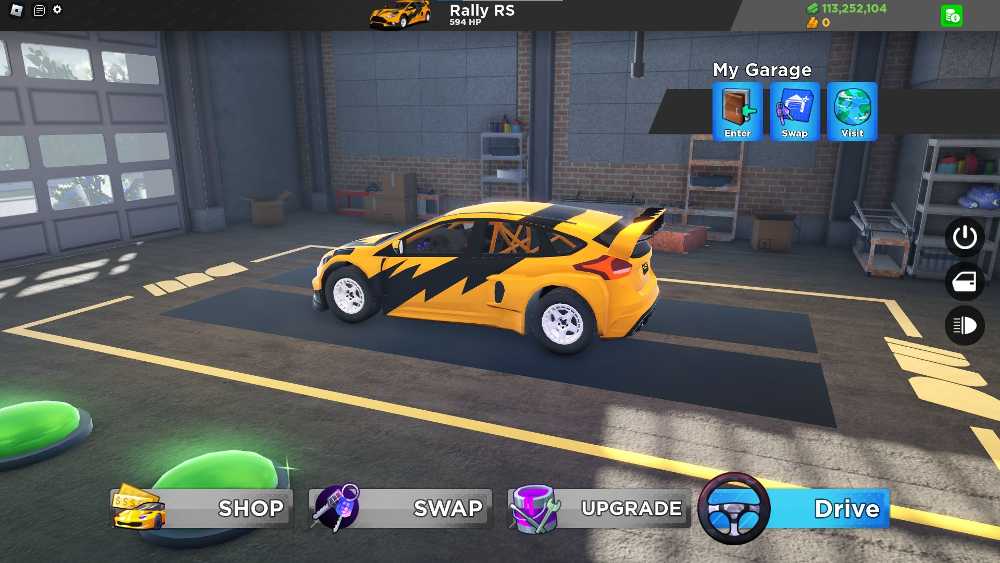Screen dimensions: 1000x563
Task: Open the gear settings icon
Action: point(57,10)
